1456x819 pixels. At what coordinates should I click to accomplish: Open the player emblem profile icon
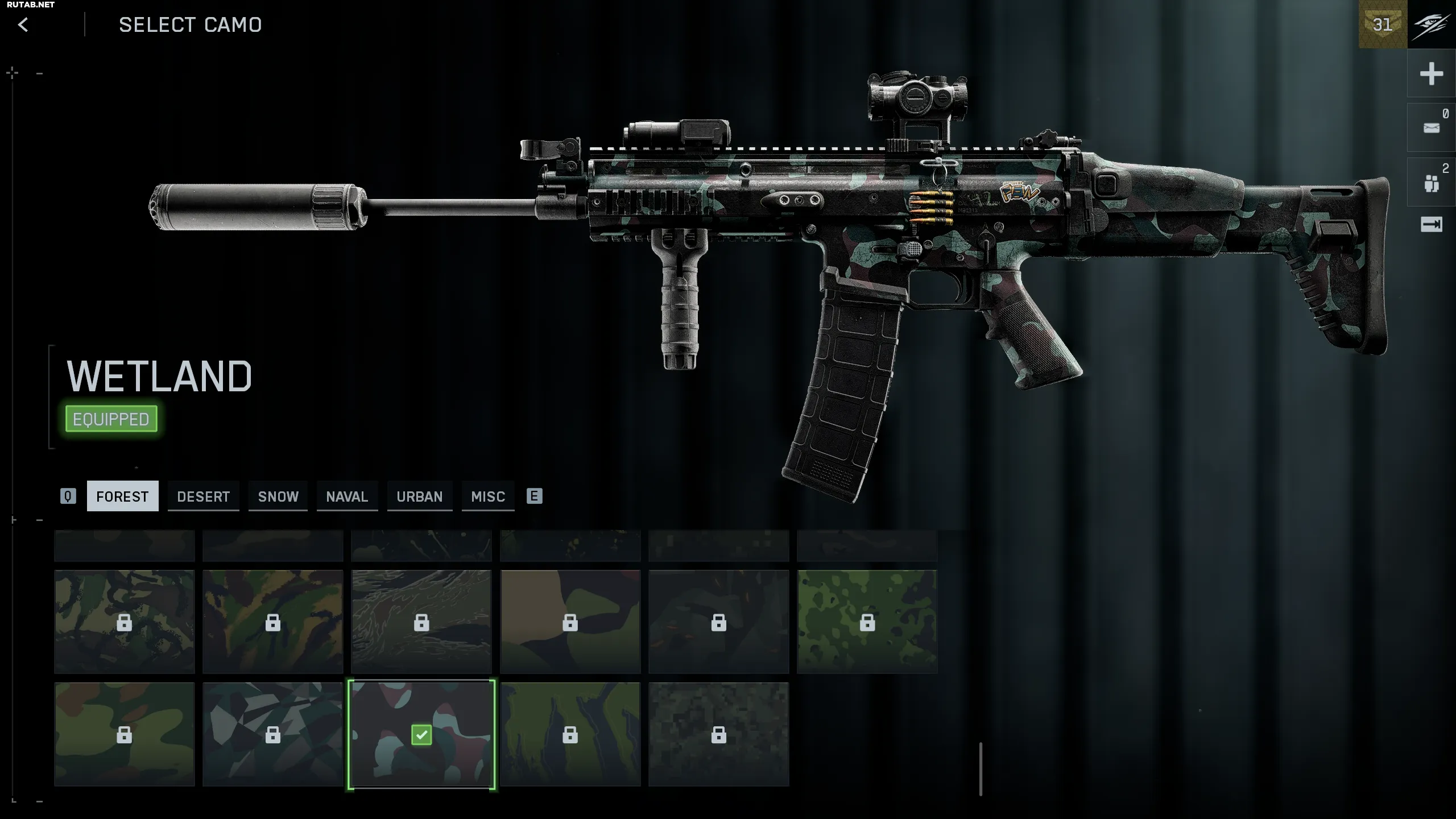coord(1432,24)
